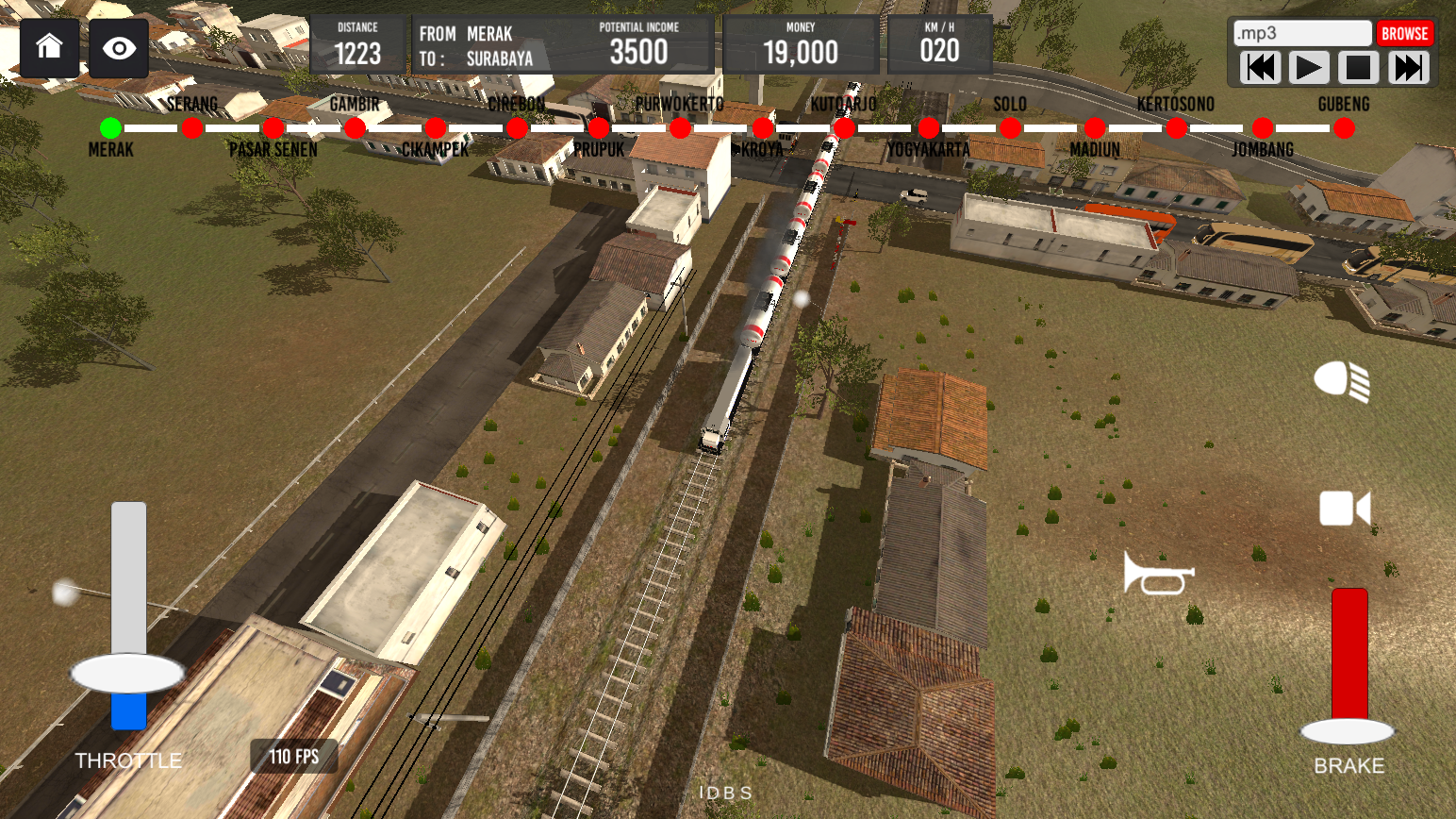The width and height of the screenshot is (1456, 819).
Task: Select the mp3 filename field
Action: (x=1302, y=34)
